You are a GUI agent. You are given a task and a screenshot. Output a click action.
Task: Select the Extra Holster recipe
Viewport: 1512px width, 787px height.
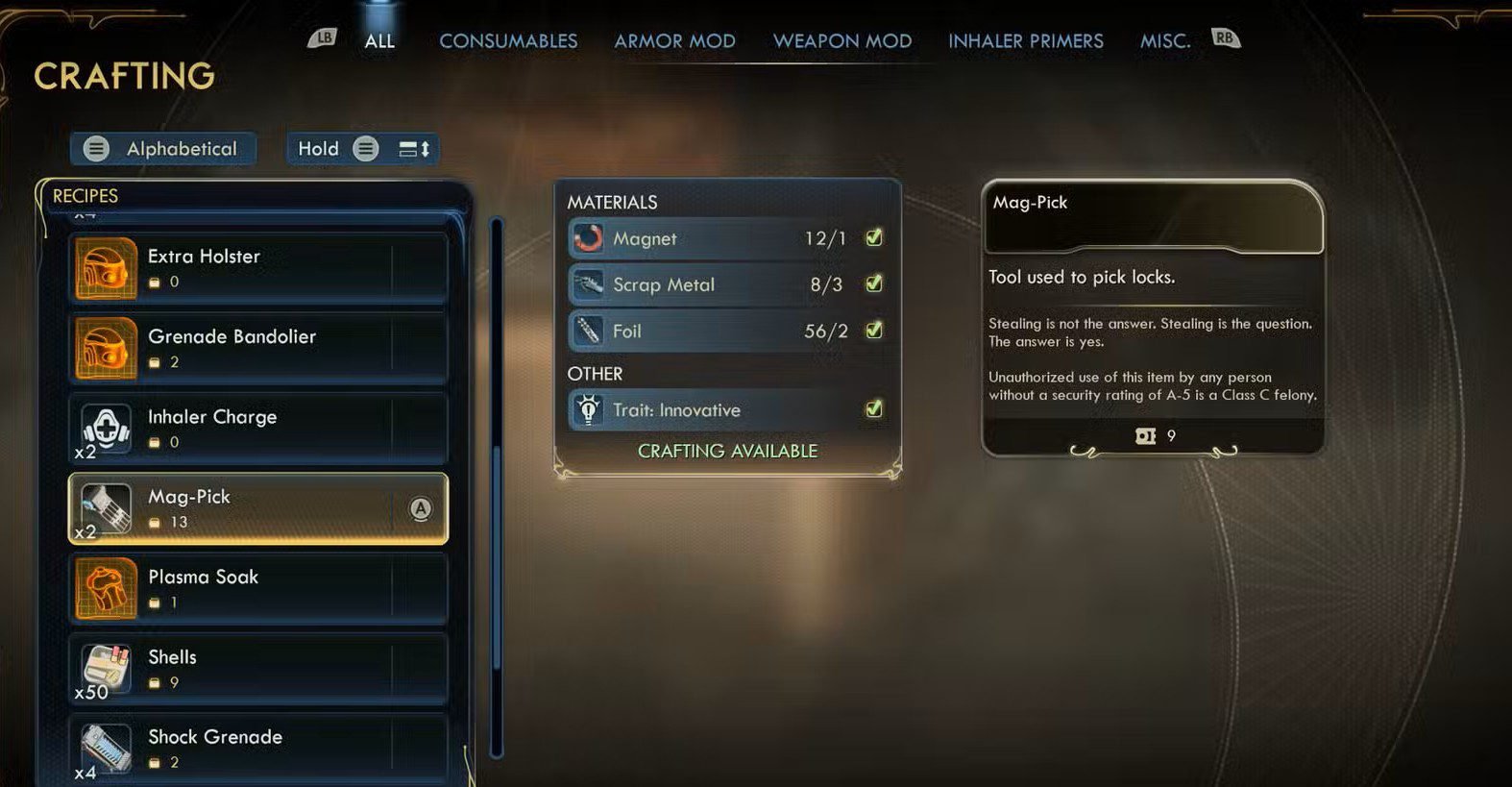[257, 268]
